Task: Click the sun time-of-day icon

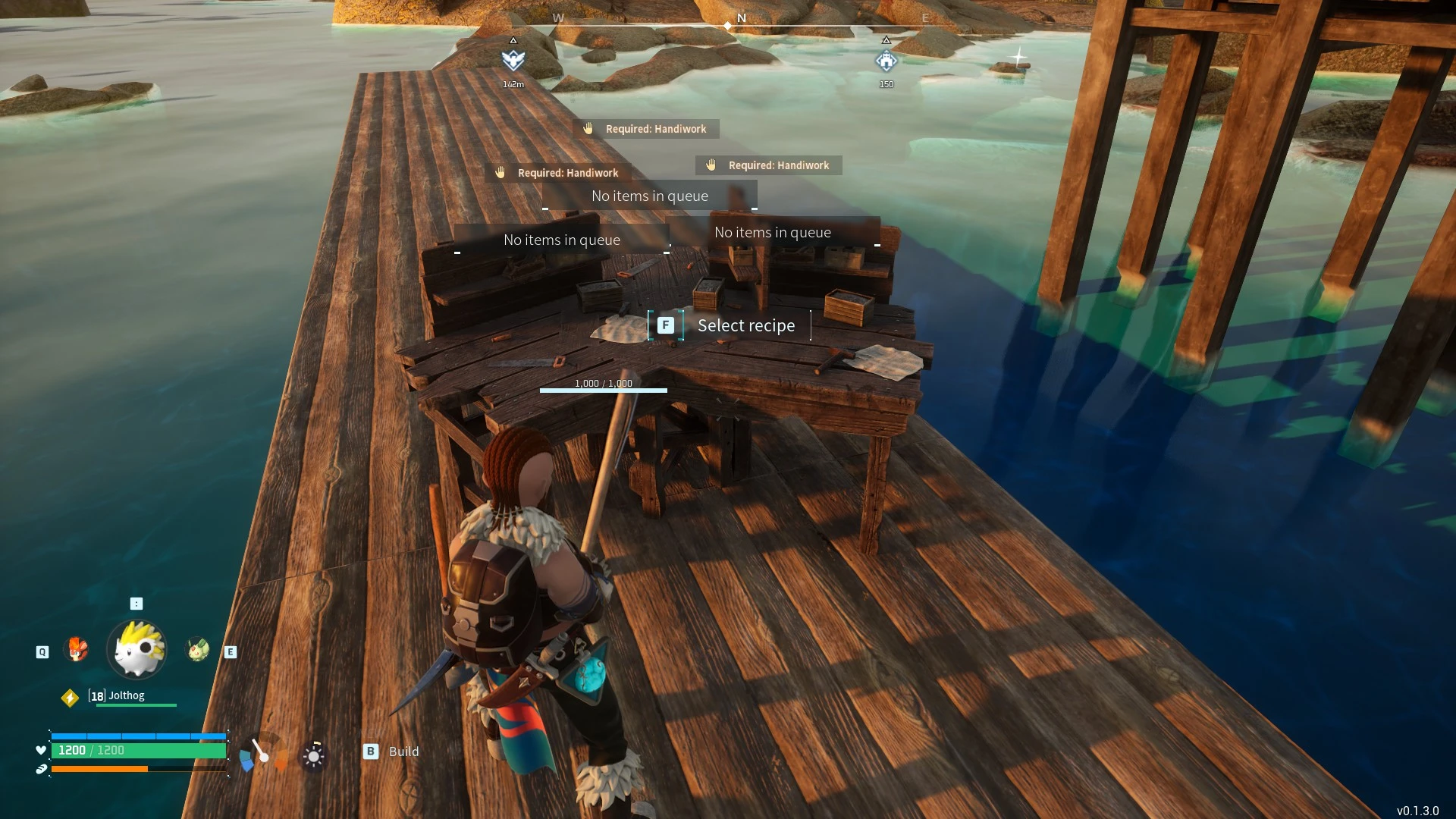Action: [313, 755]
